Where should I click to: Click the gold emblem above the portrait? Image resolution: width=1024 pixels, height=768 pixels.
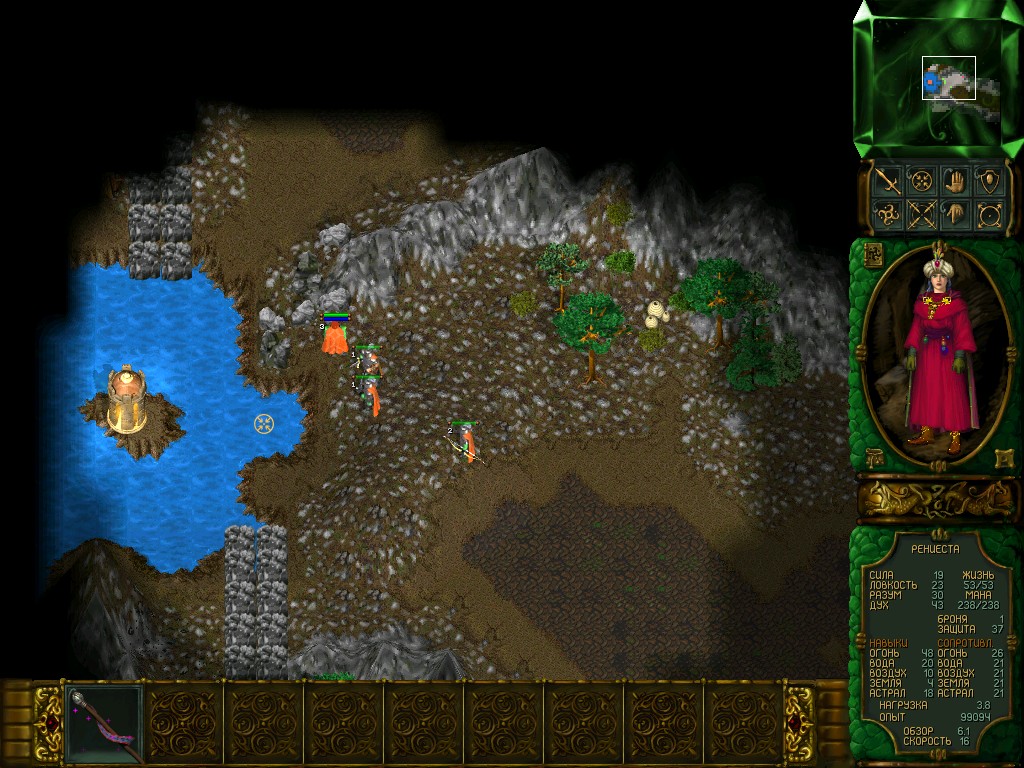click(871, 253)
